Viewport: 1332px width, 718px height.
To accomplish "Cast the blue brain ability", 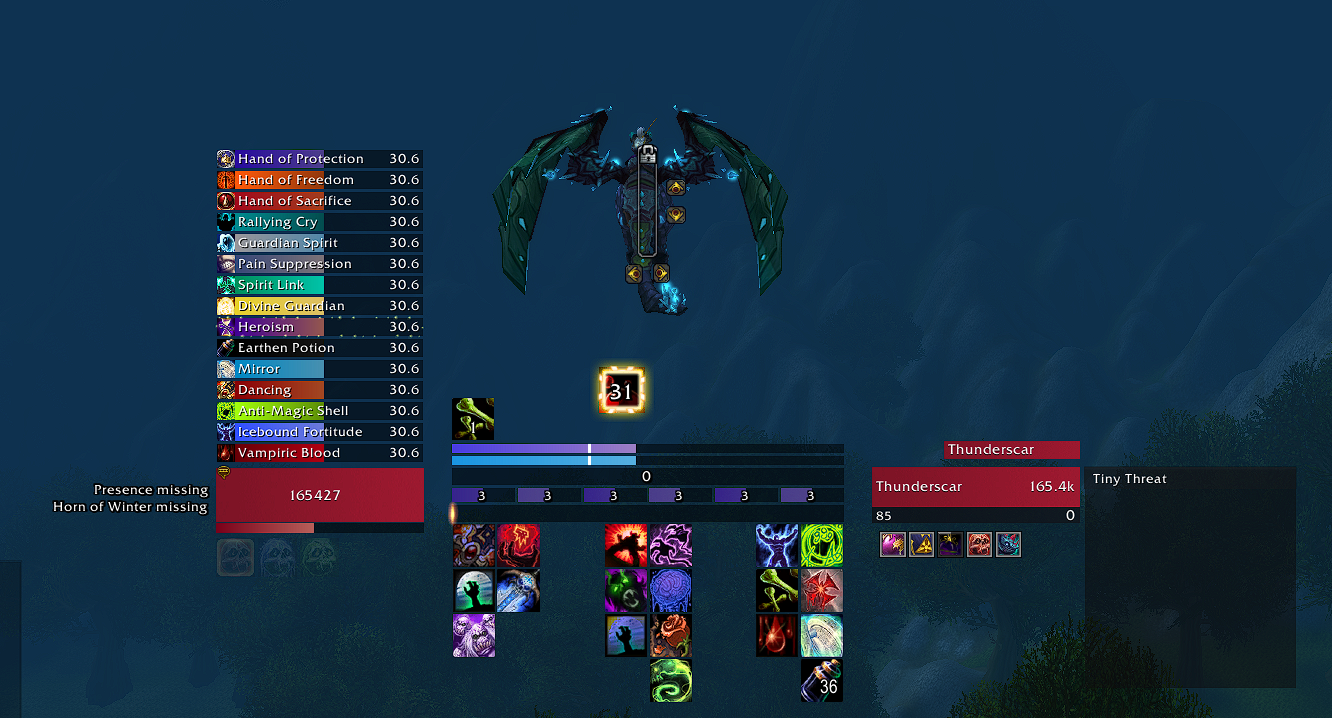I will tap(671, 591).
